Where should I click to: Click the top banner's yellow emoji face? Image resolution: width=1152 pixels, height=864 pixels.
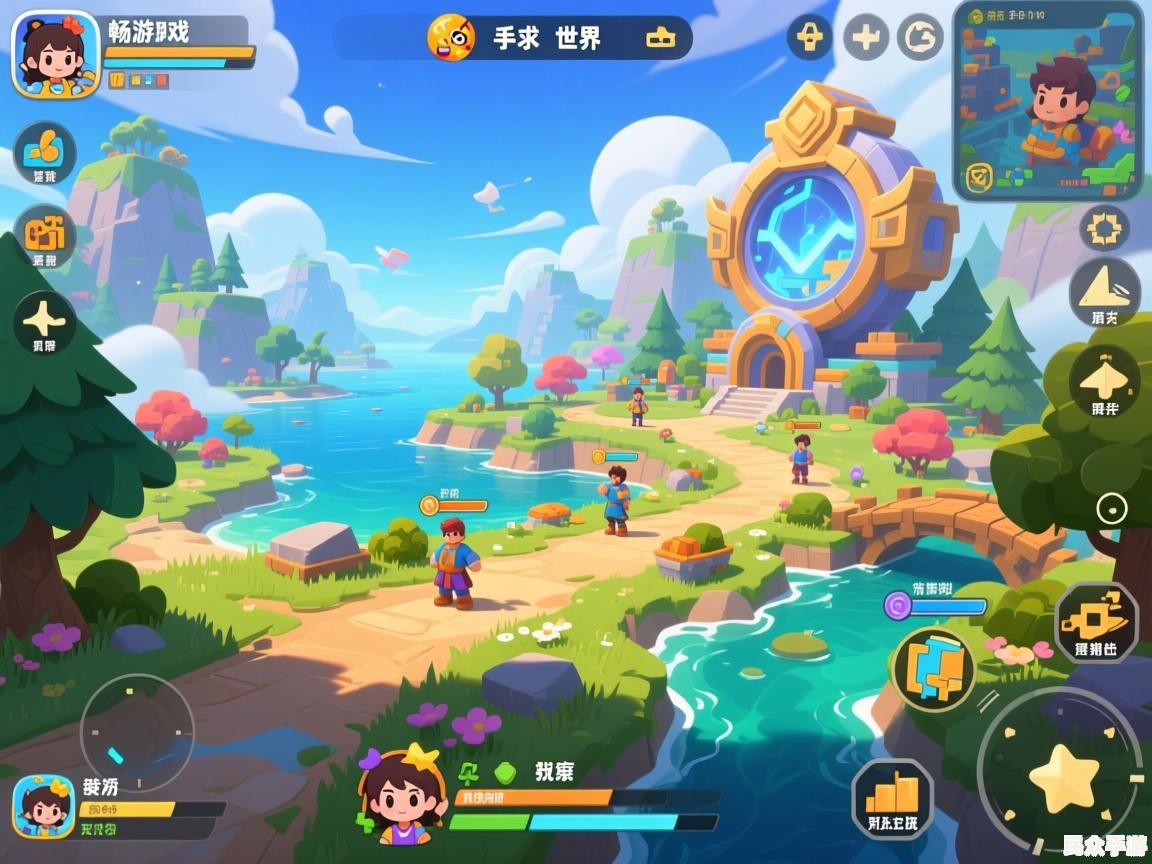(x=451, y=38)
